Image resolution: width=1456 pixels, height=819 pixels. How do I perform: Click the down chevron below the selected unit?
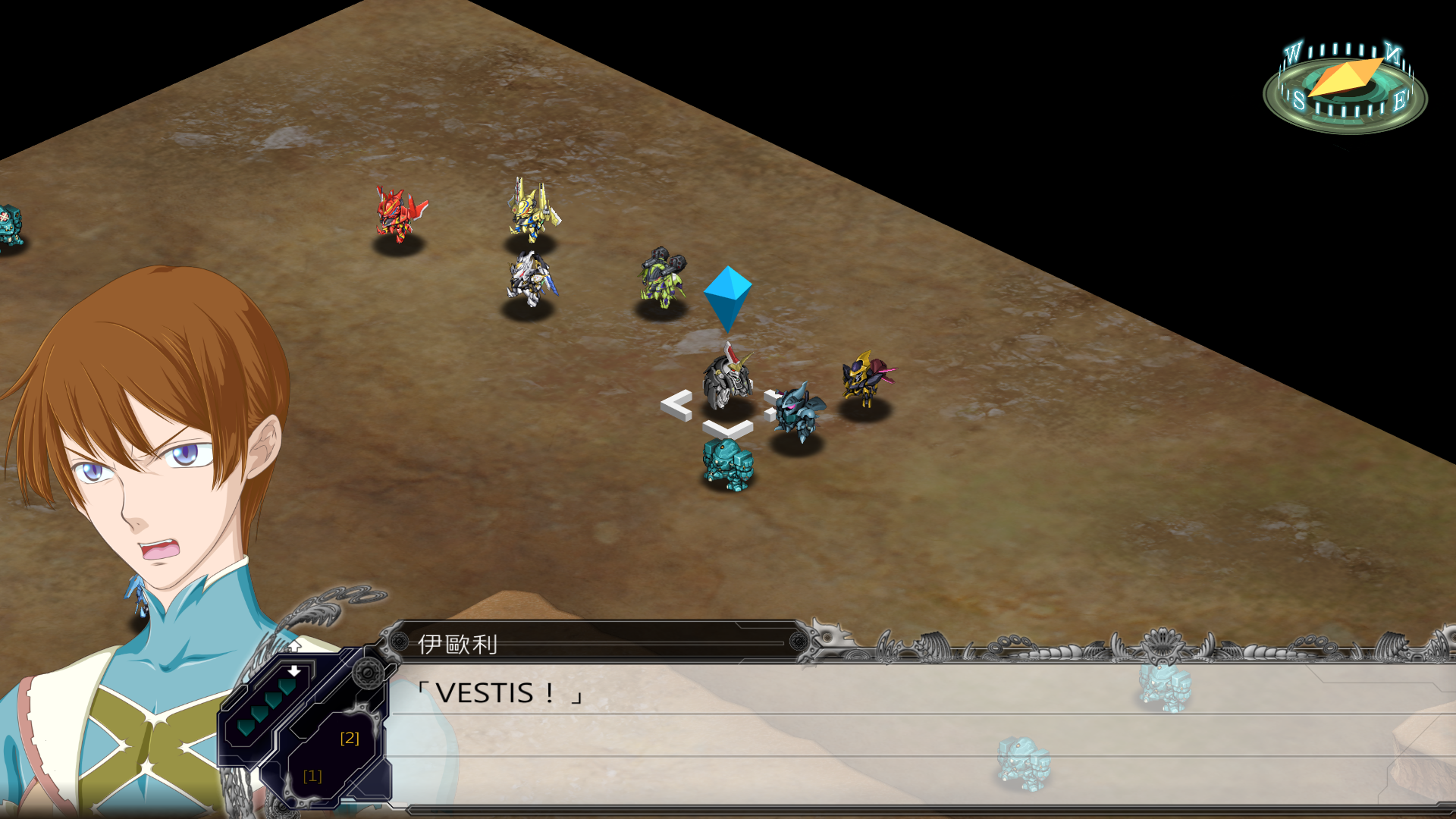click(727, 429)
